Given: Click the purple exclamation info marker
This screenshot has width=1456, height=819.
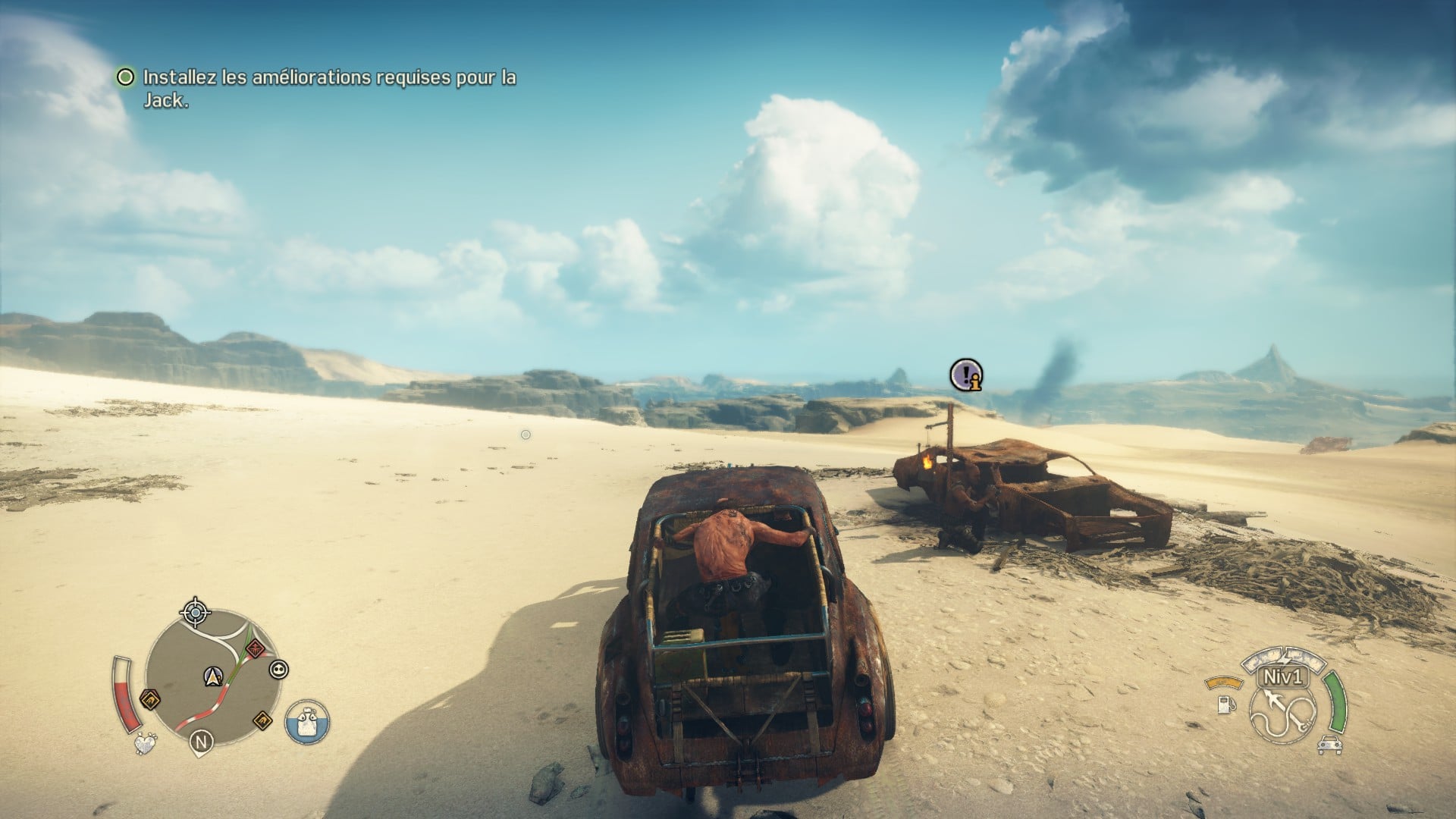Looking at the screenshot, I should coord(967,375).
